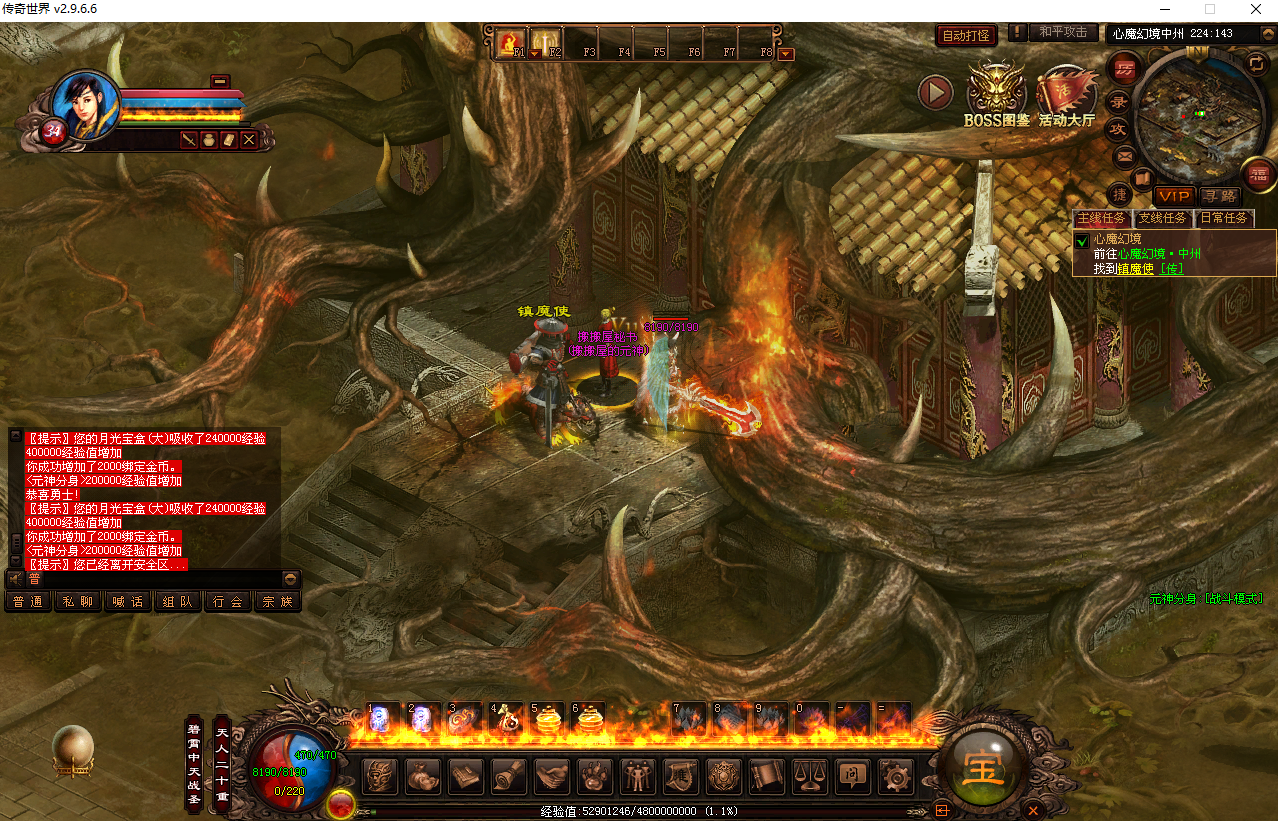Click the 镇魔使 quest link
The image size is (1278, 821).
pyautogui.click(x=1135, y=268)
